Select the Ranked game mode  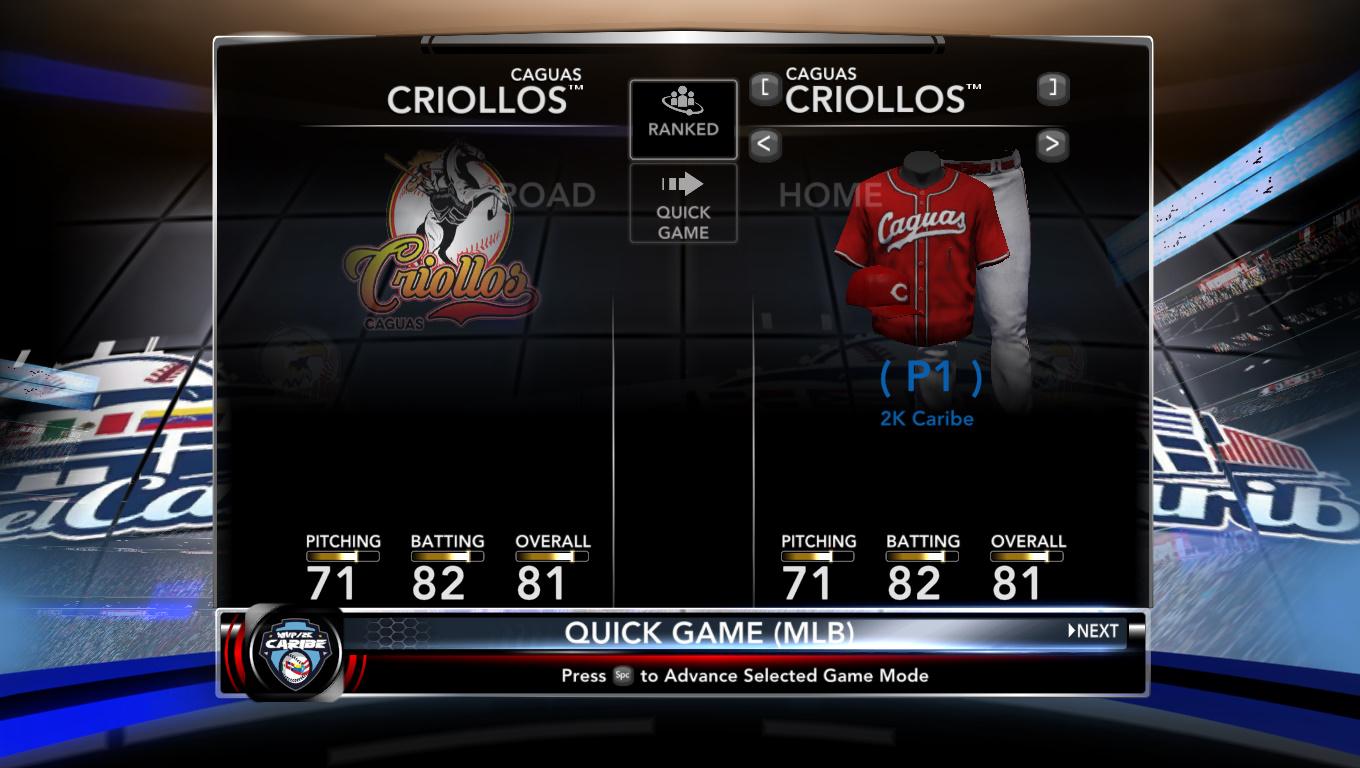point(683,119)
